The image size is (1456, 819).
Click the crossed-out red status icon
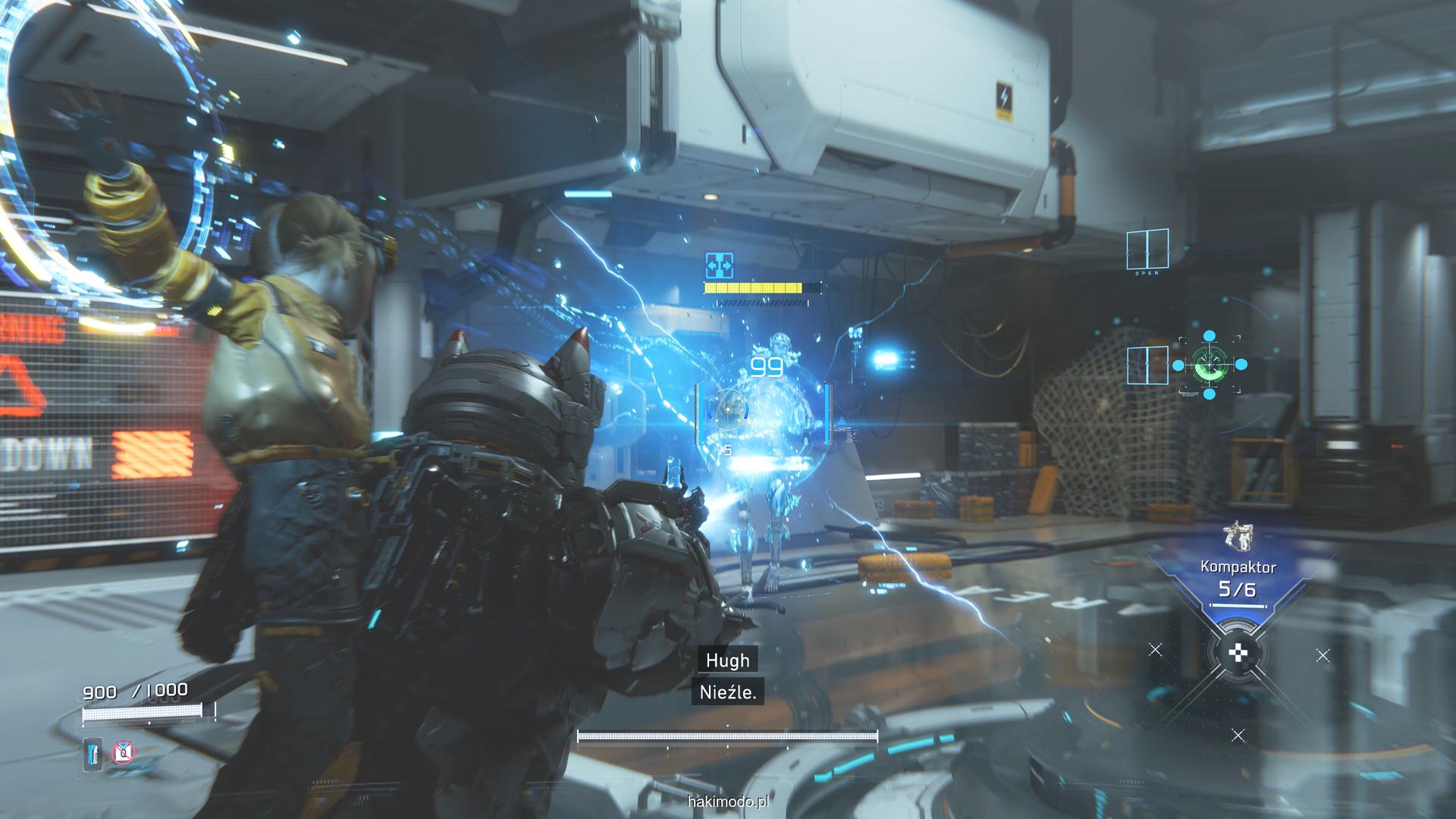(x=123, y=753)
